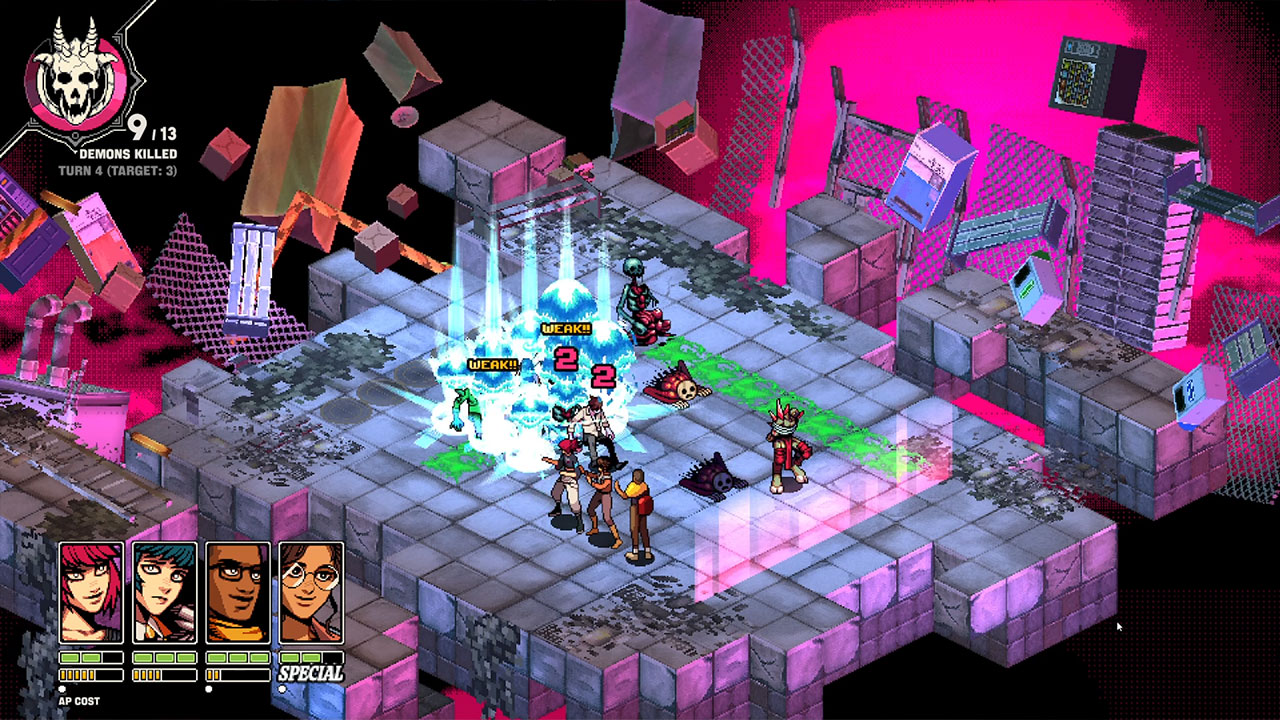The width and height of the screenshot is (1280, 720).
Task: Activate the SPECIAL label under the fourth portrait
Action: pos(311,674)
